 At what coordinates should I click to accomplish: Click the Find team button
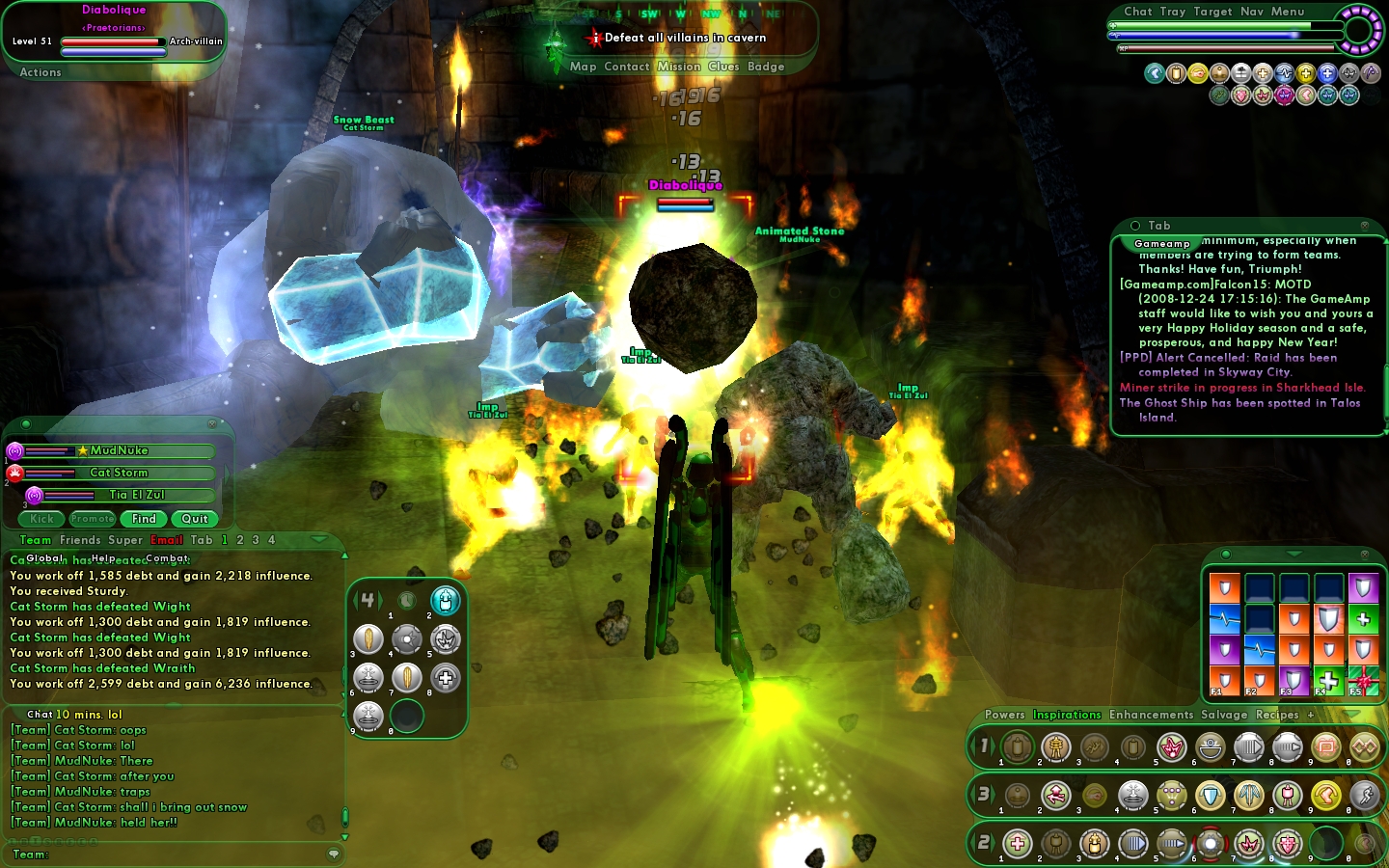click(x=144, y=519)
